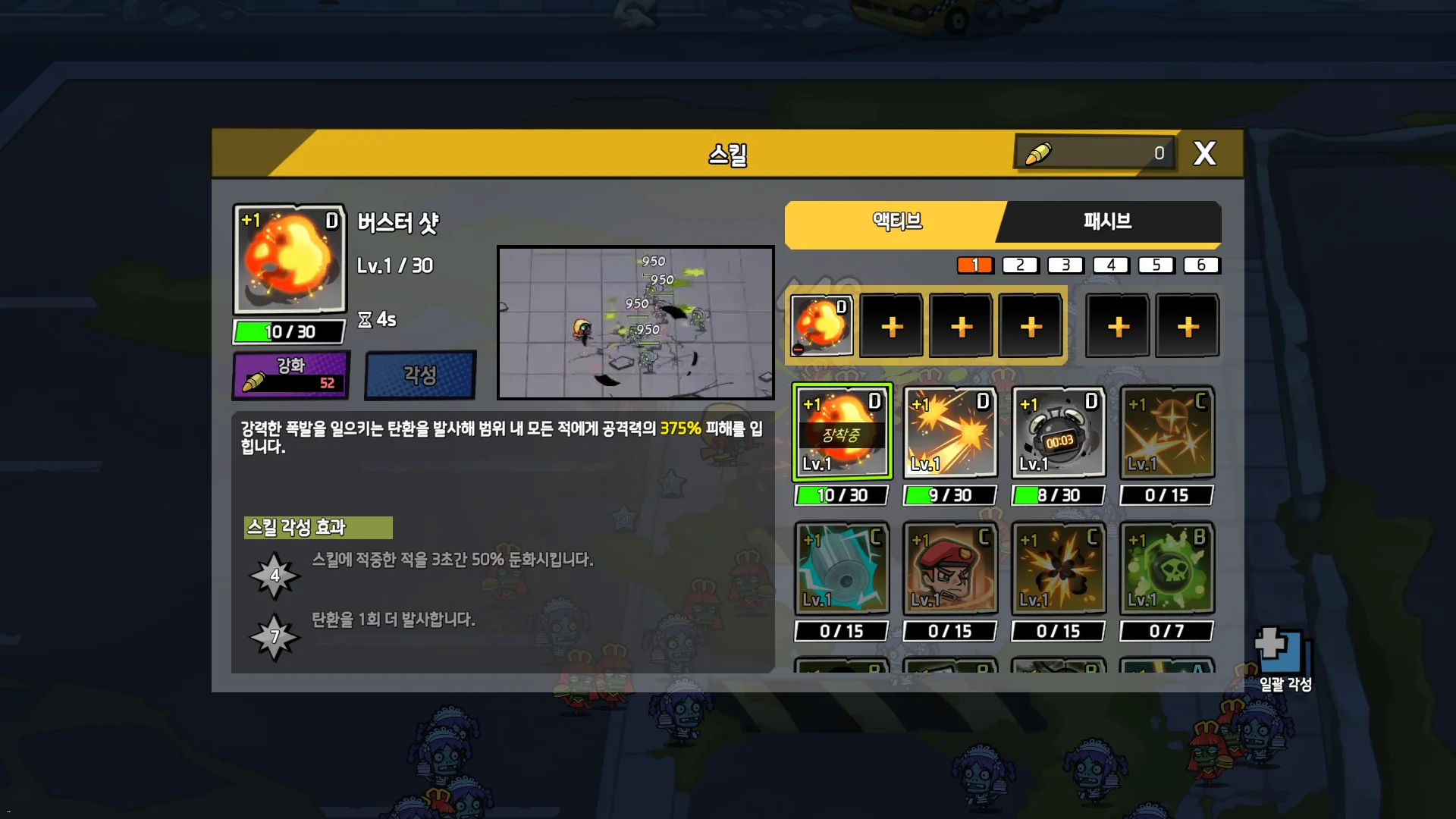Screen dimensions: 1456x819
Task: Close the skill window with X
Action: pos(1204,154)
